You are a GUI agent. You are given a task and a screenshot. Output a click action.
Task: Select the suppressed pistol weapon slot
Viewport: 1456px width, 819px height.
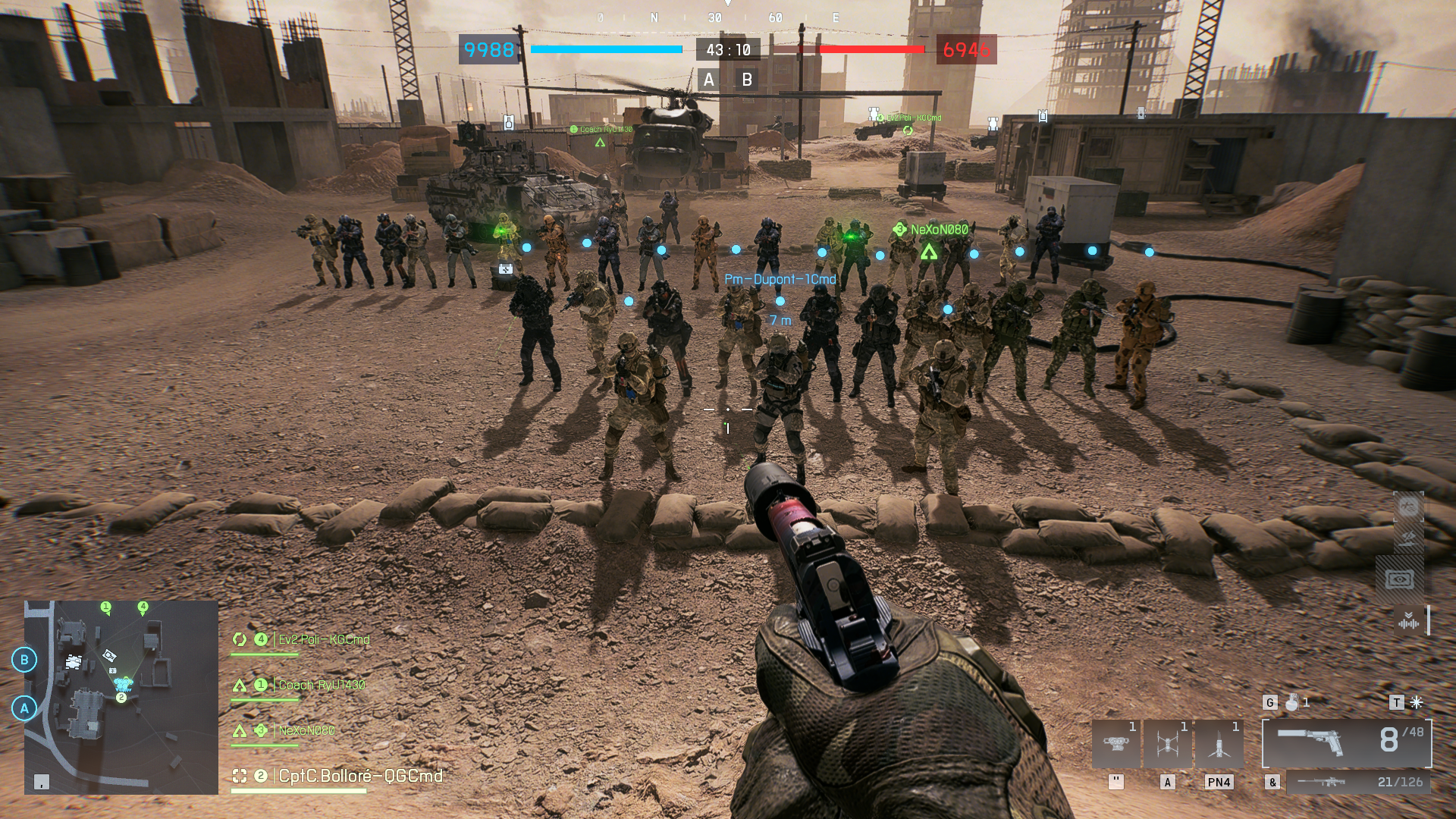1346,742
